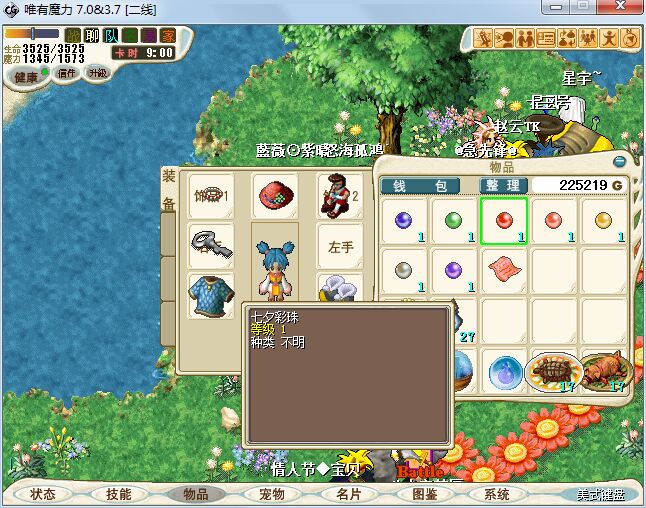Click the 健康 health status button
This screenshot has width=646, height=508.
pos(27,77)
